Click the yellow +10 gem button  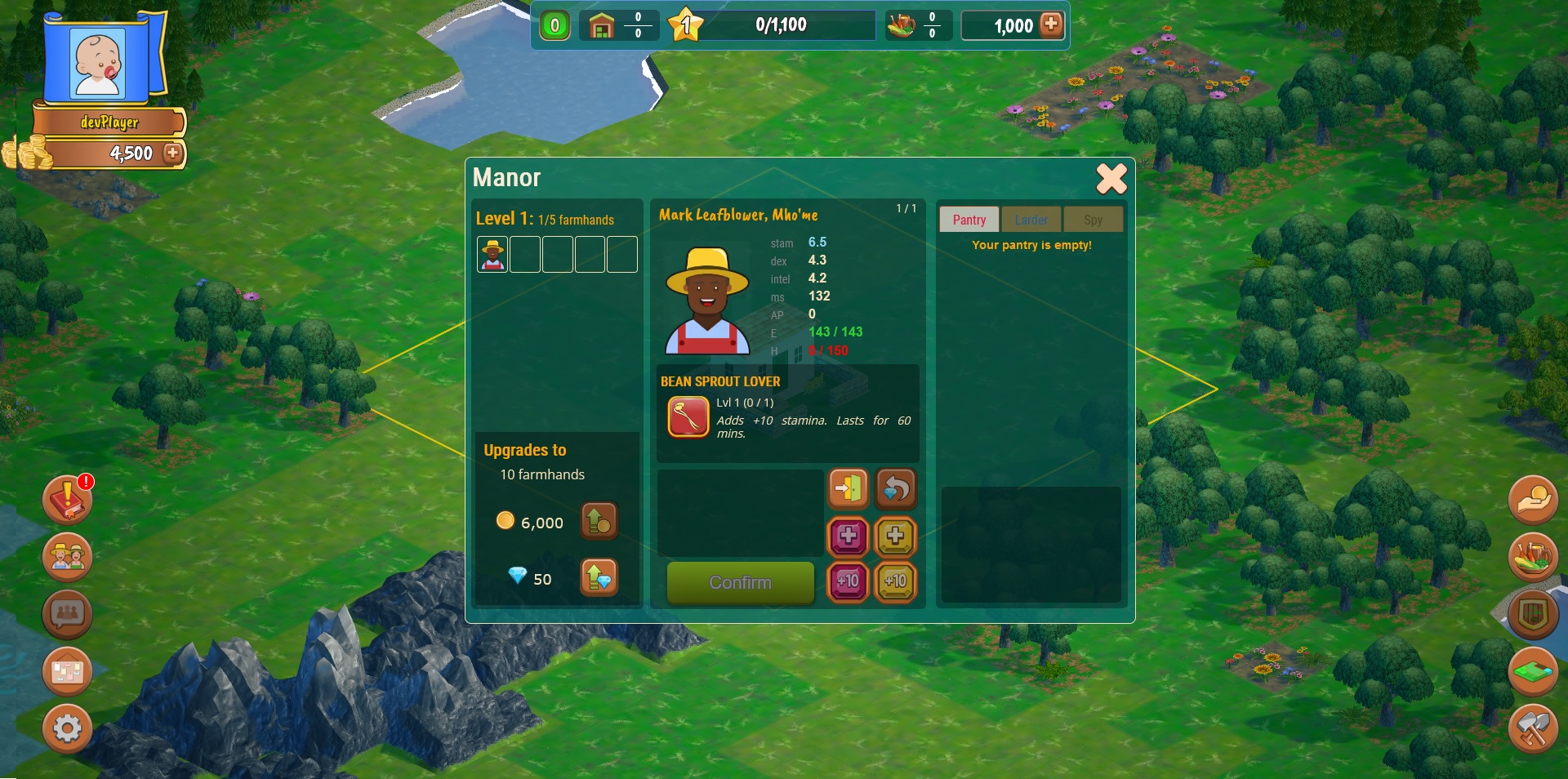click(896, 581)
